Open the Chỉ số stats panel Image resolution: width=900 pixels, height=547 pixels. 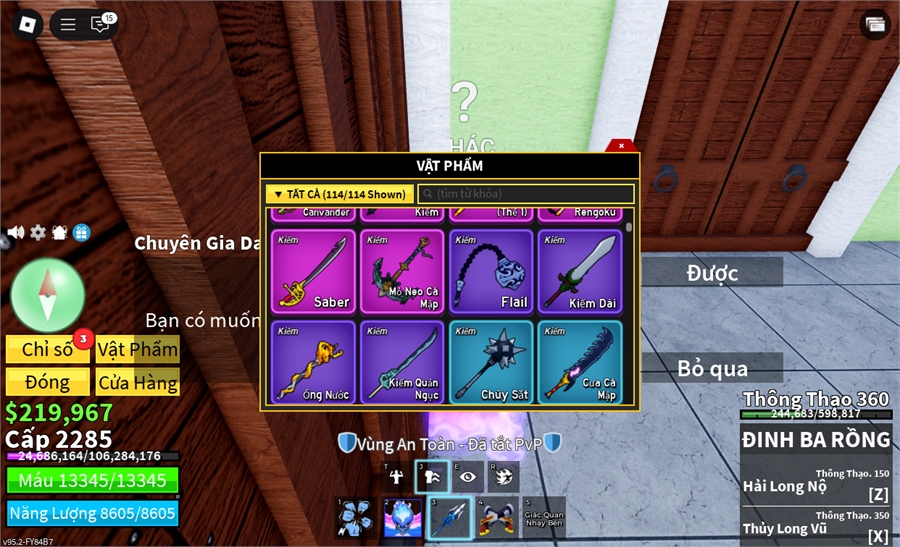click(x=47, y=349)
